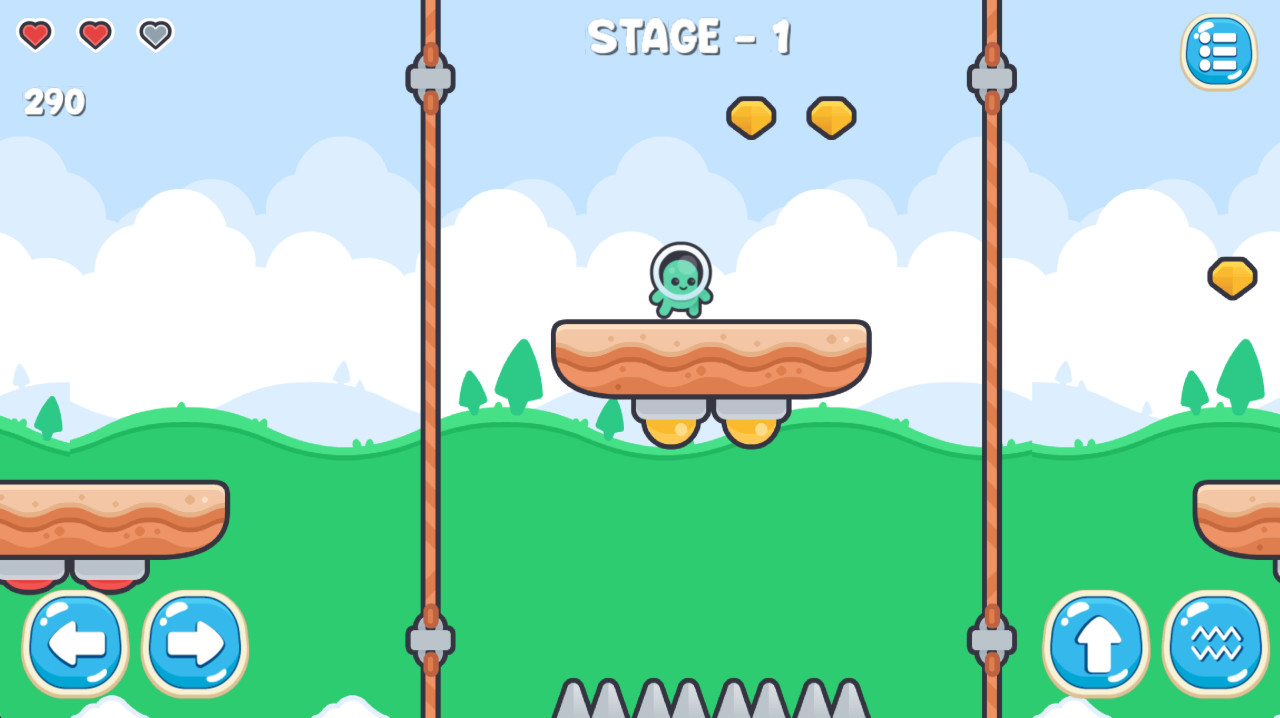Open the pause menu list button
This screenshot has width=1280, height=718.
pyautogui.click(x=1218, y=51)
